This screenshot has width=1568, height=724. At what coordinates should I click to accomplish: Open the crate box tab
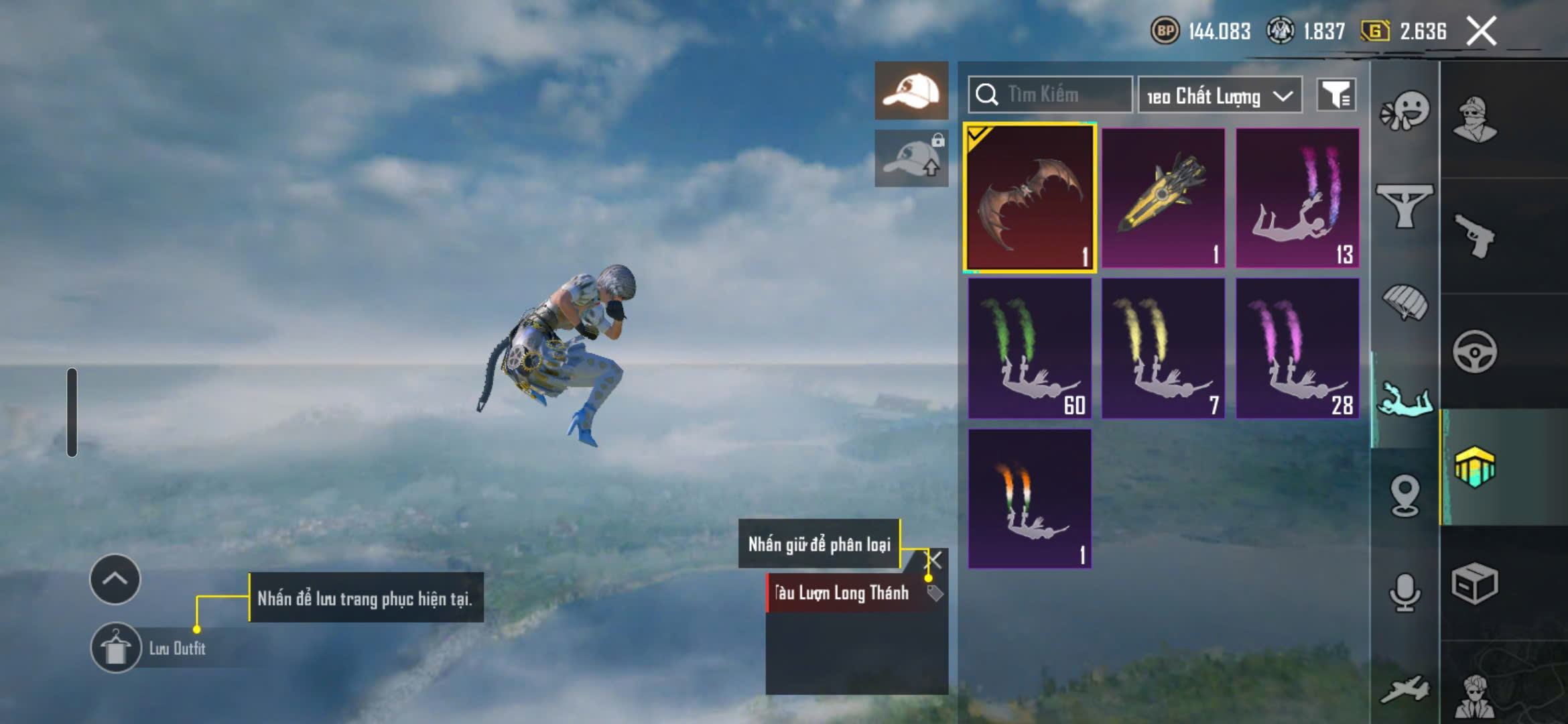[x=1474, y=583]
